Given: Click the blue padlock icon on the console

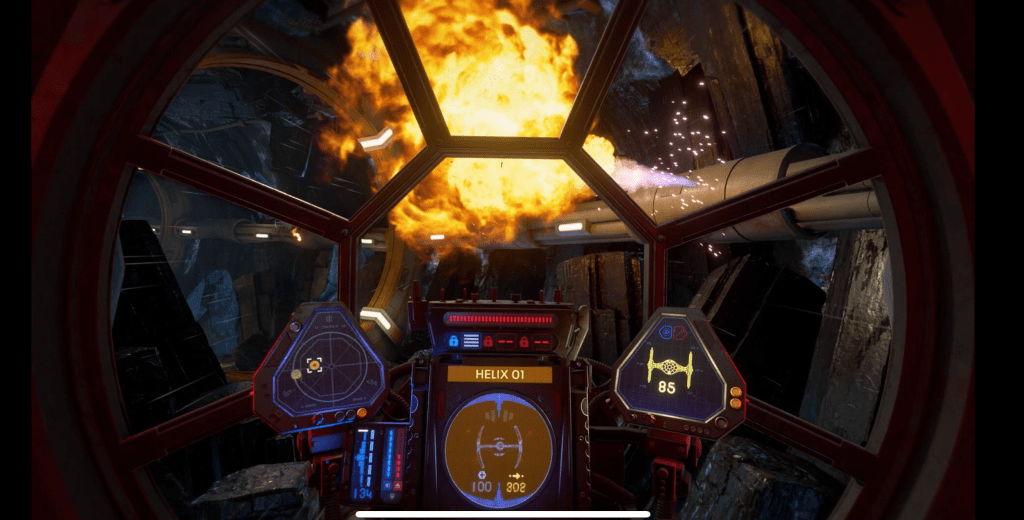Looking at the screenshot, I should click(453, 341).
